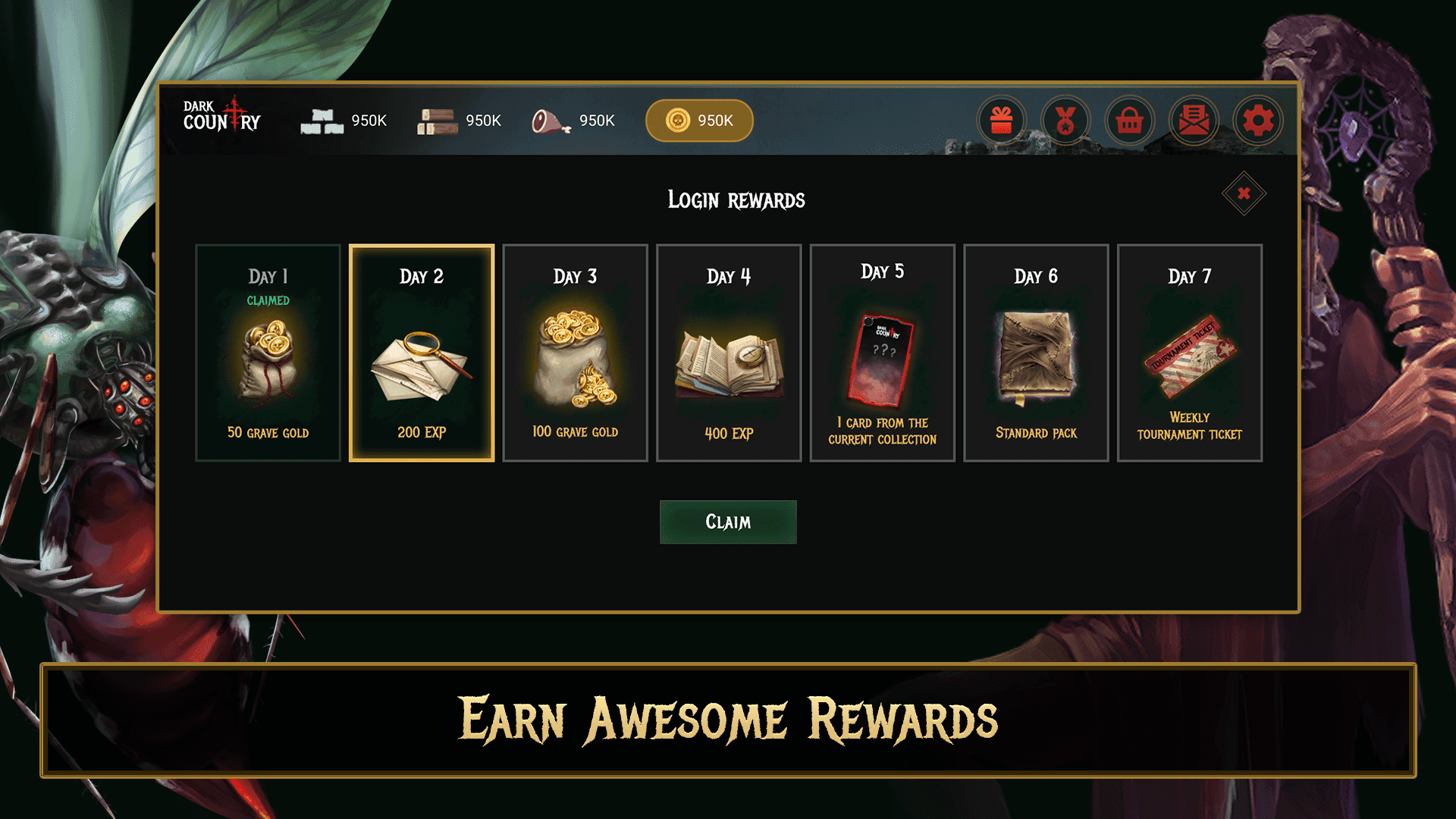Choose the Day 3 100 Grave Gold card
The image size is (1456, 819).
point(575,353)
